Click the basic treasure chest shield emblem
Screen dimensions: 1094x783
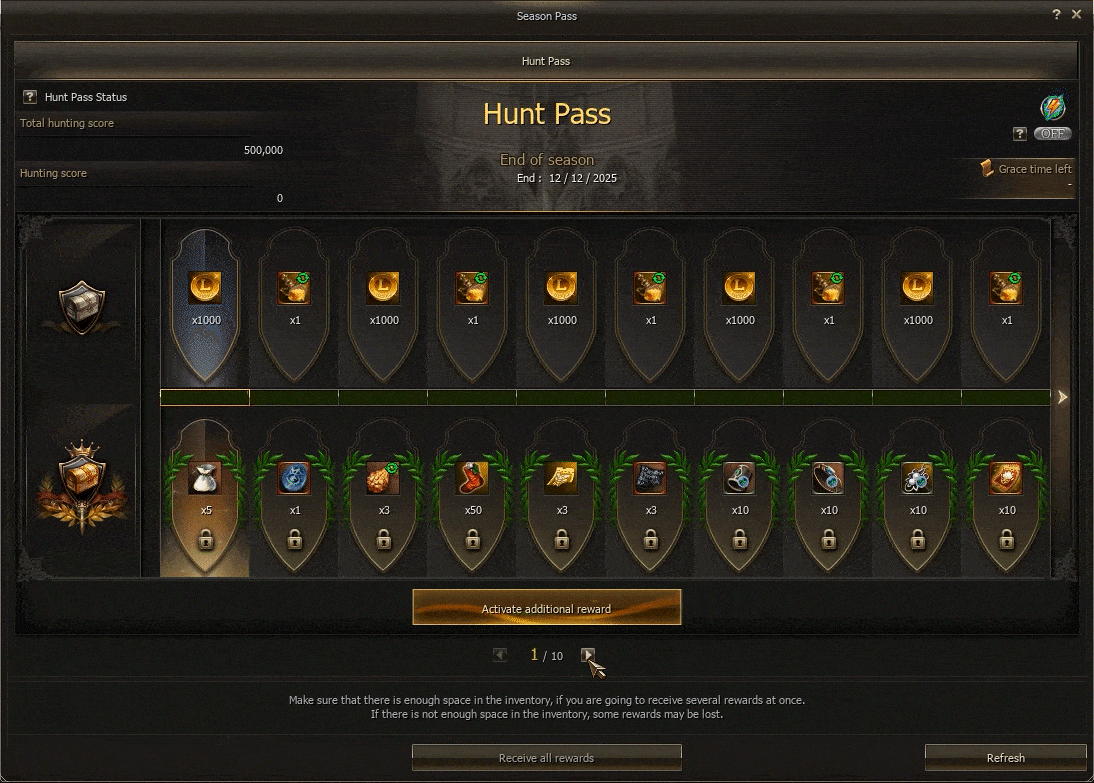82,306
